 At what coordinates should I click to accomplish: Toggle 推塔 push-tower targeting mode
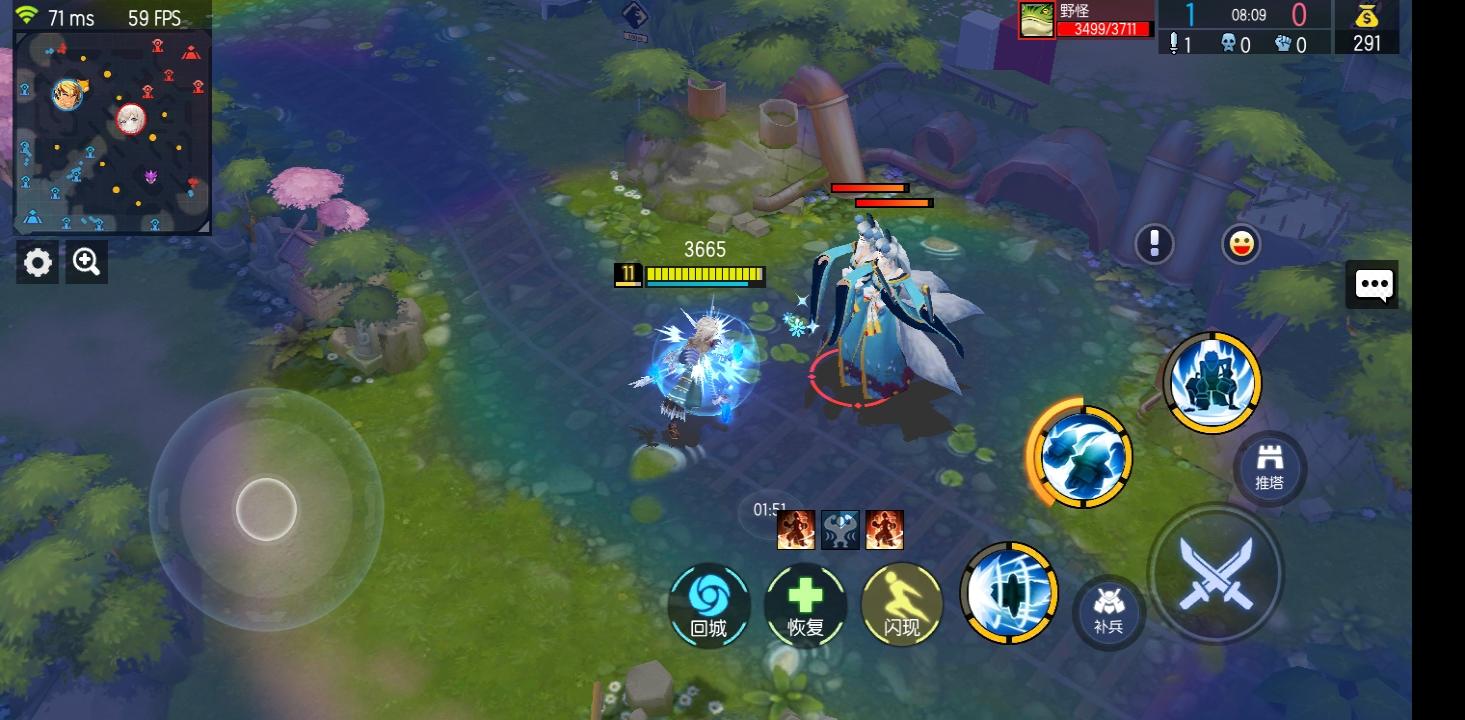1270,466
